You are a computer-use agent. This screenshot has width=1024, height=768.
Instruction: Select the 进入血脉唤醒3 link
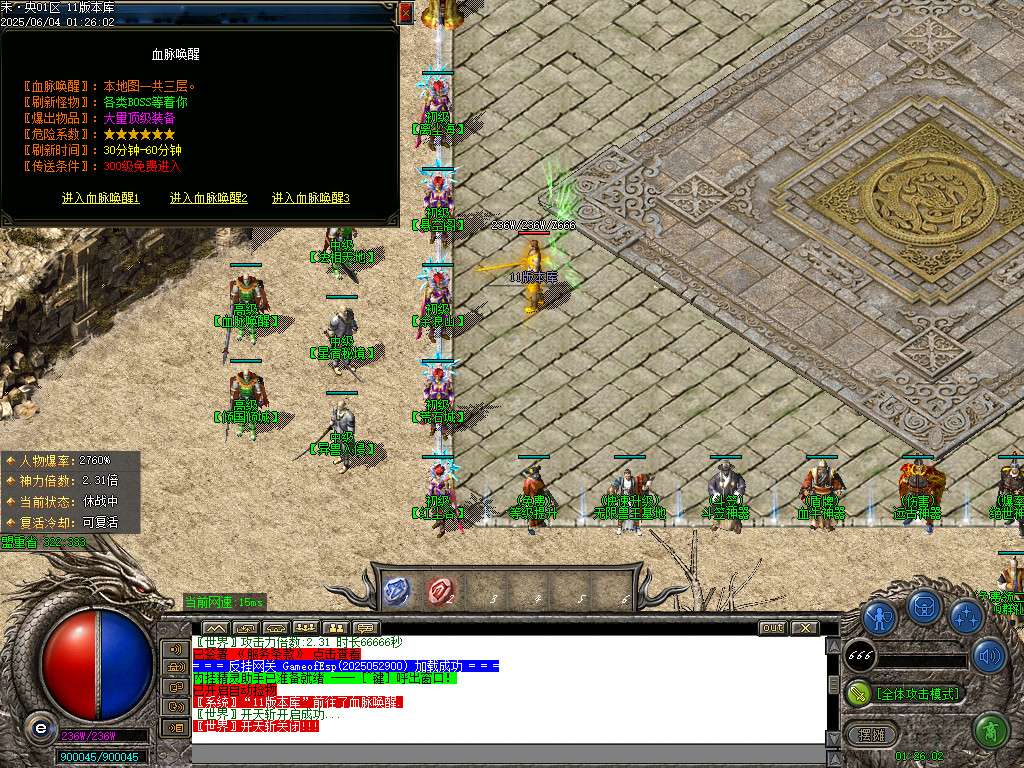pos(311,198)
